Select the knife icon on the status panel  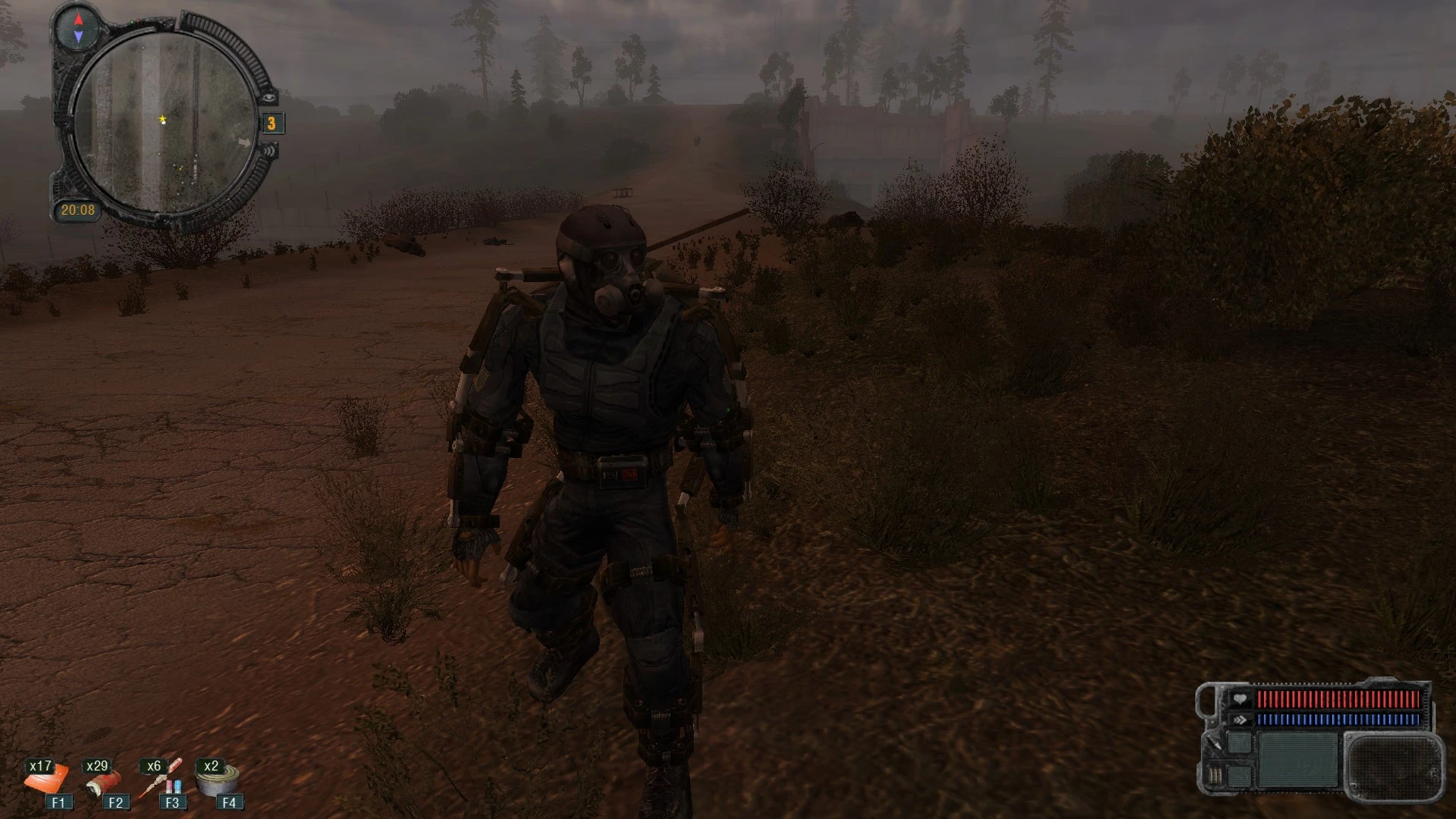1213,744
